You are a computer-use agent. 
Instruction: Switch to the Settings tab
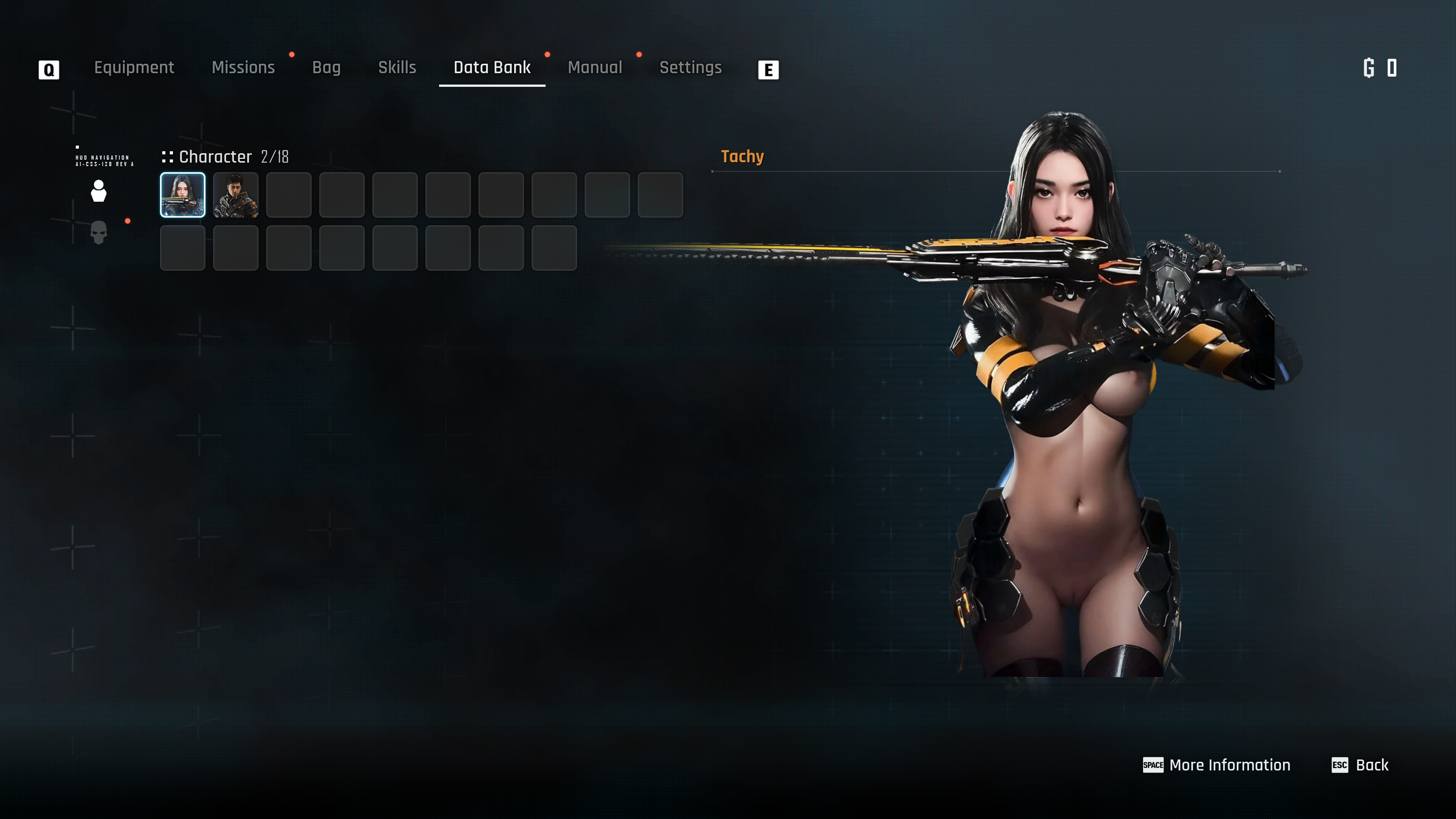coord(690,68)
